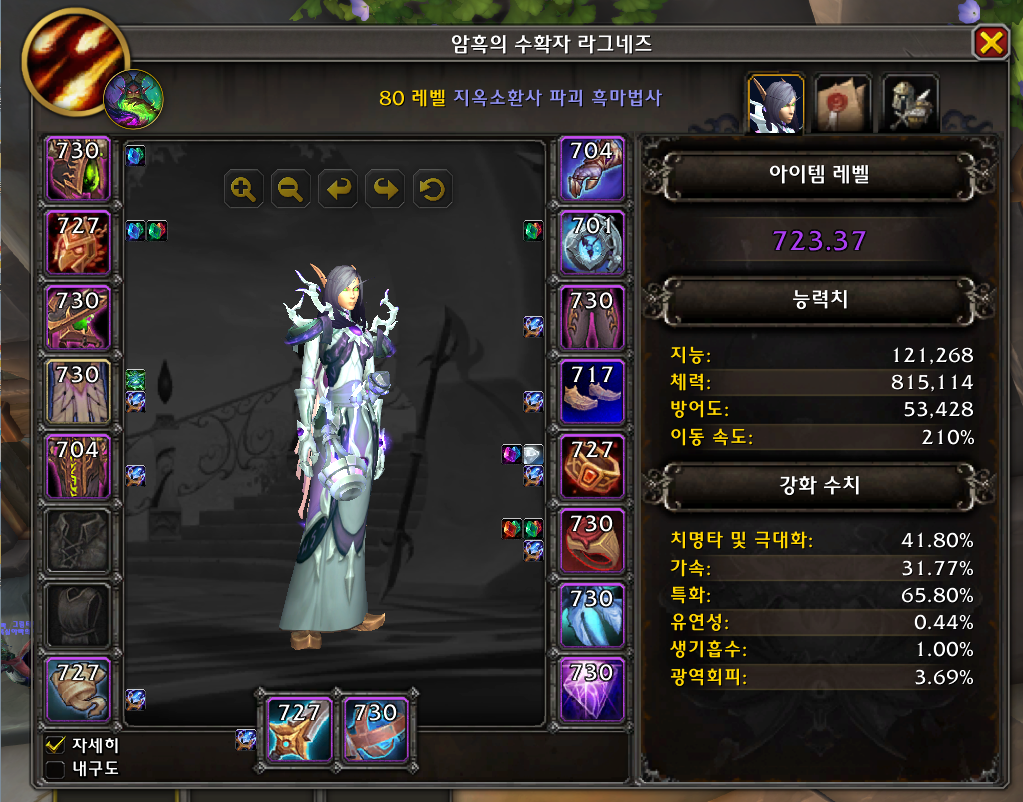The width and height of the screenshot is (1023, 802).
Task: Close the character inspect window
Action: click(990, 42)
